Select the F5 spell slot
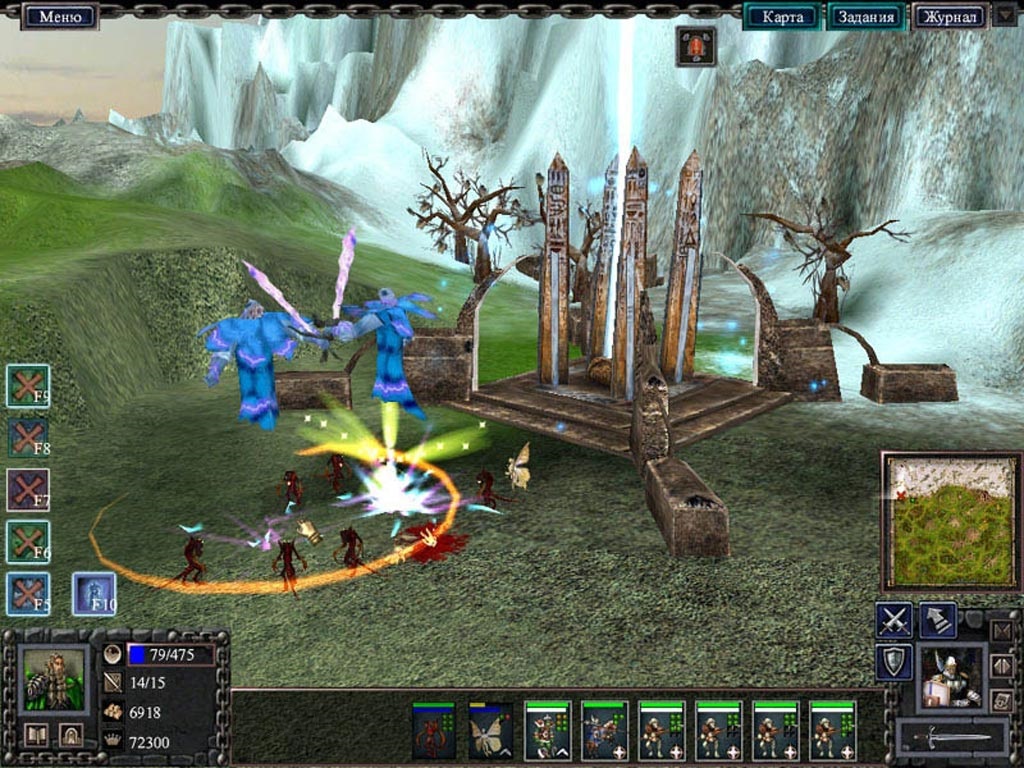 click(x=28, y=594)
